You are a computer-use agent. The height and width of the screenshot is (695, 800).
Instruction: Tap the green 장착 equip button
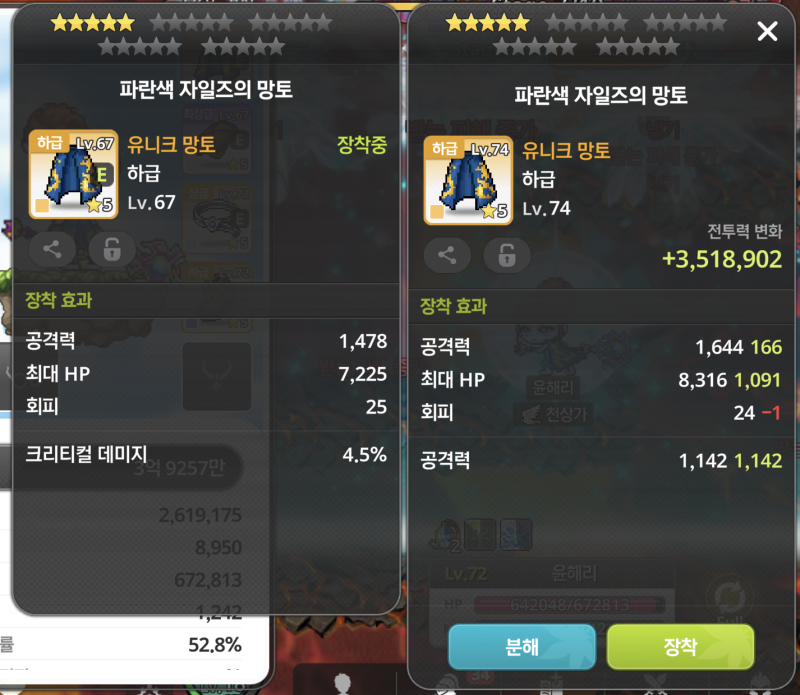tap(680, 647)
